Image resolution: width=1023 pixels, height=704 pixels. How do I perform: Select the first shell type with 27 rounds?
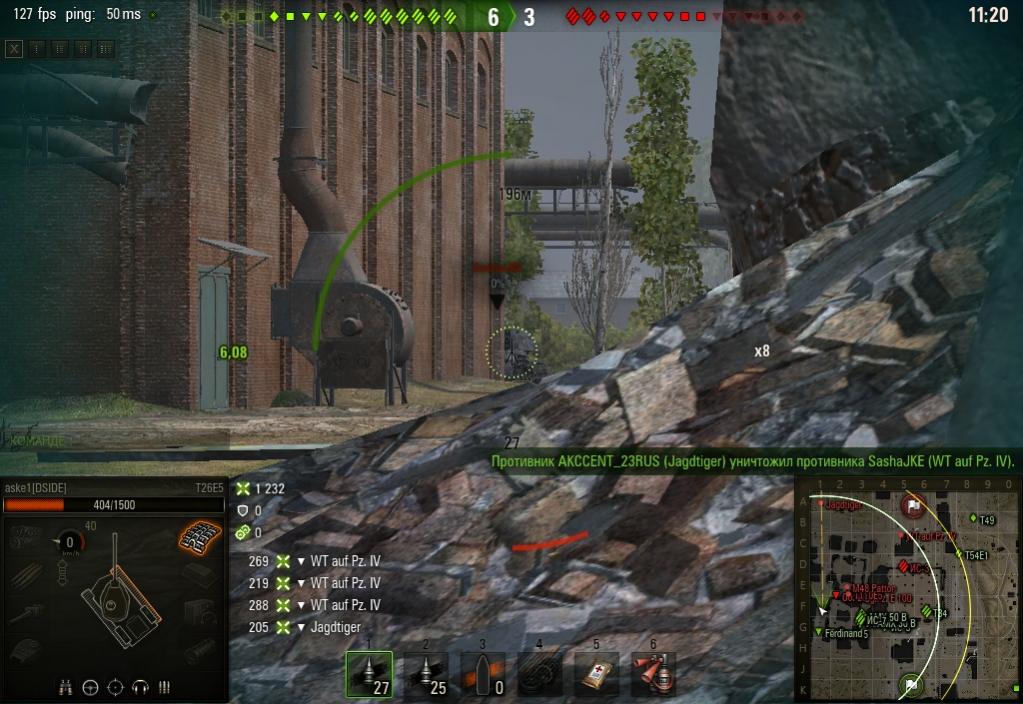[x=369, y=675]
